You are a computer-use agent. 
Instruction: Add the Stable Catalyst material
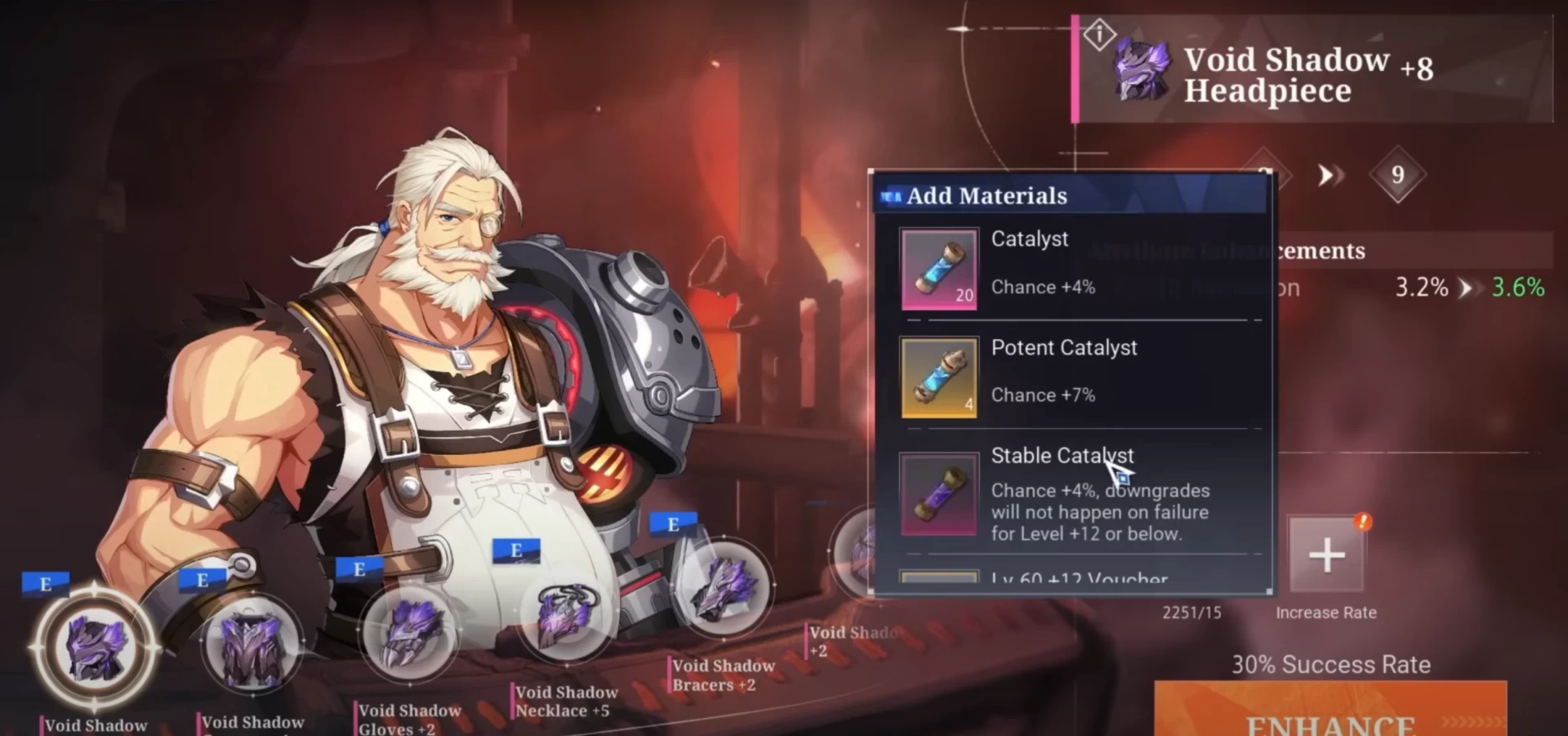coord(939,494)
